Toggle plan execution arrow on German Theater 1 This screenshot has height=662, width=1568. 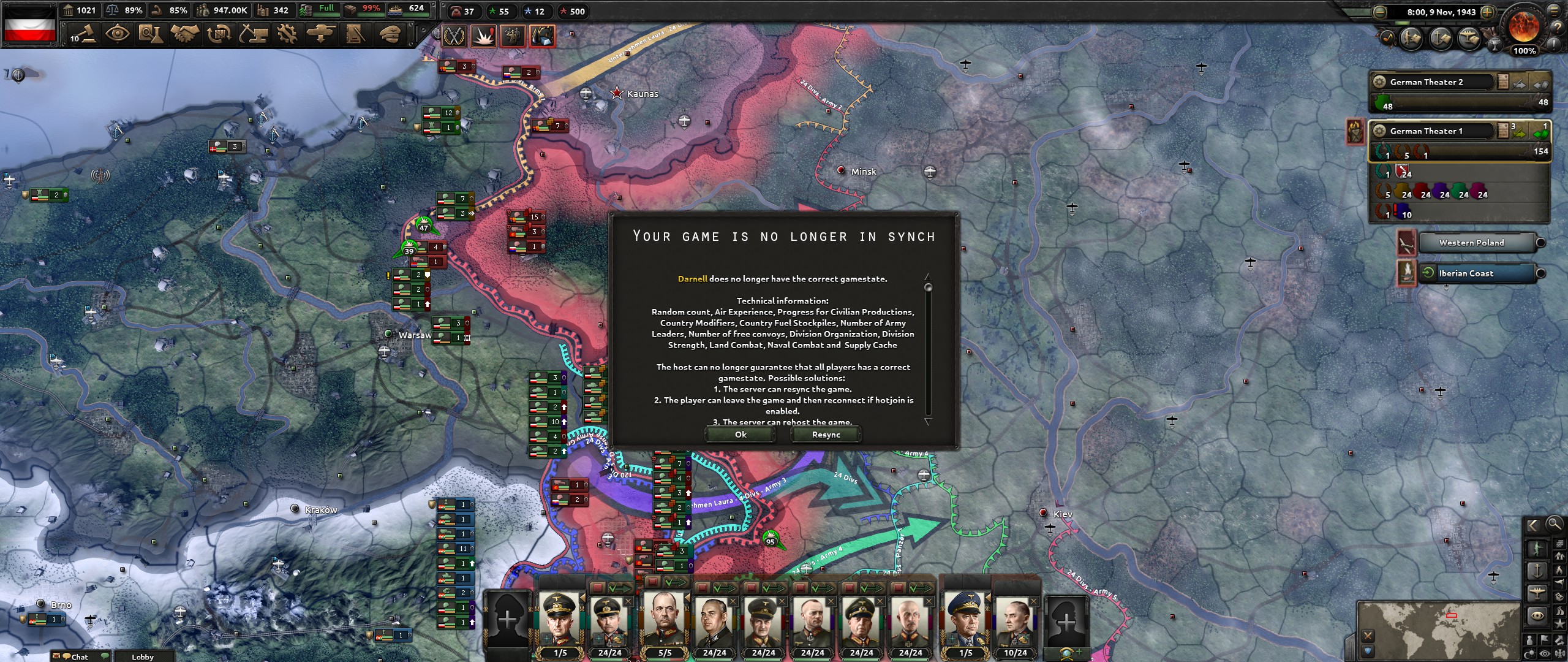pyautogui.click(x=1518, y=134)
